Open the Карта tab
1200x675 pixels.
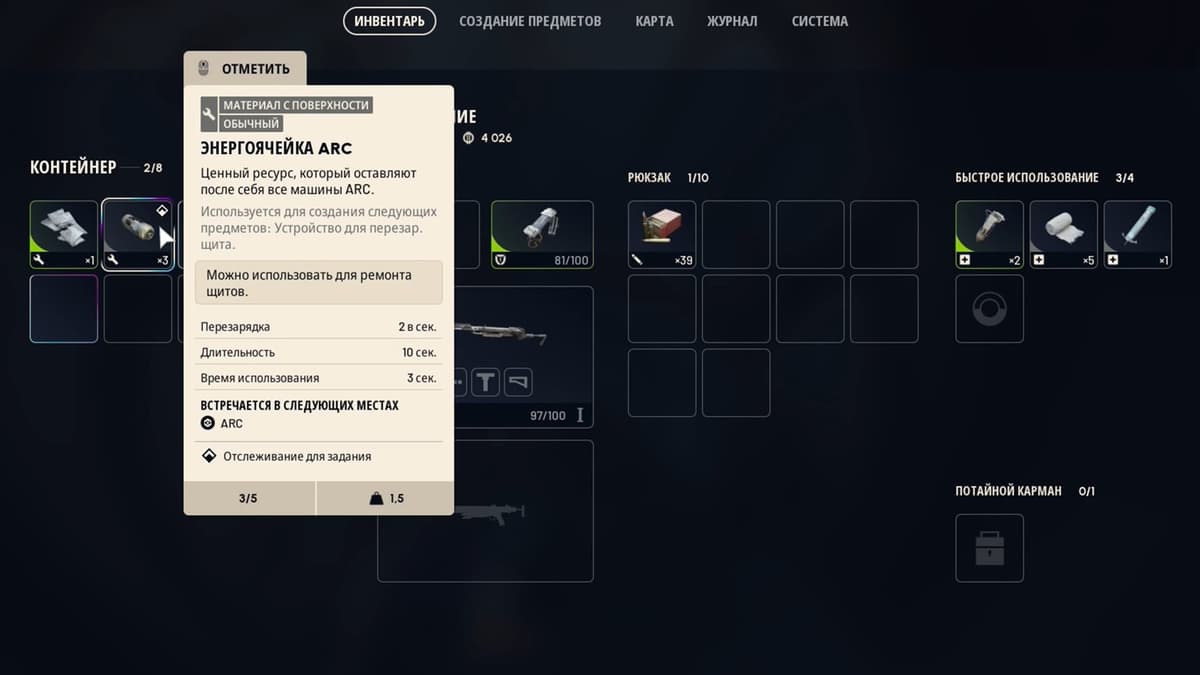point(654,21)
